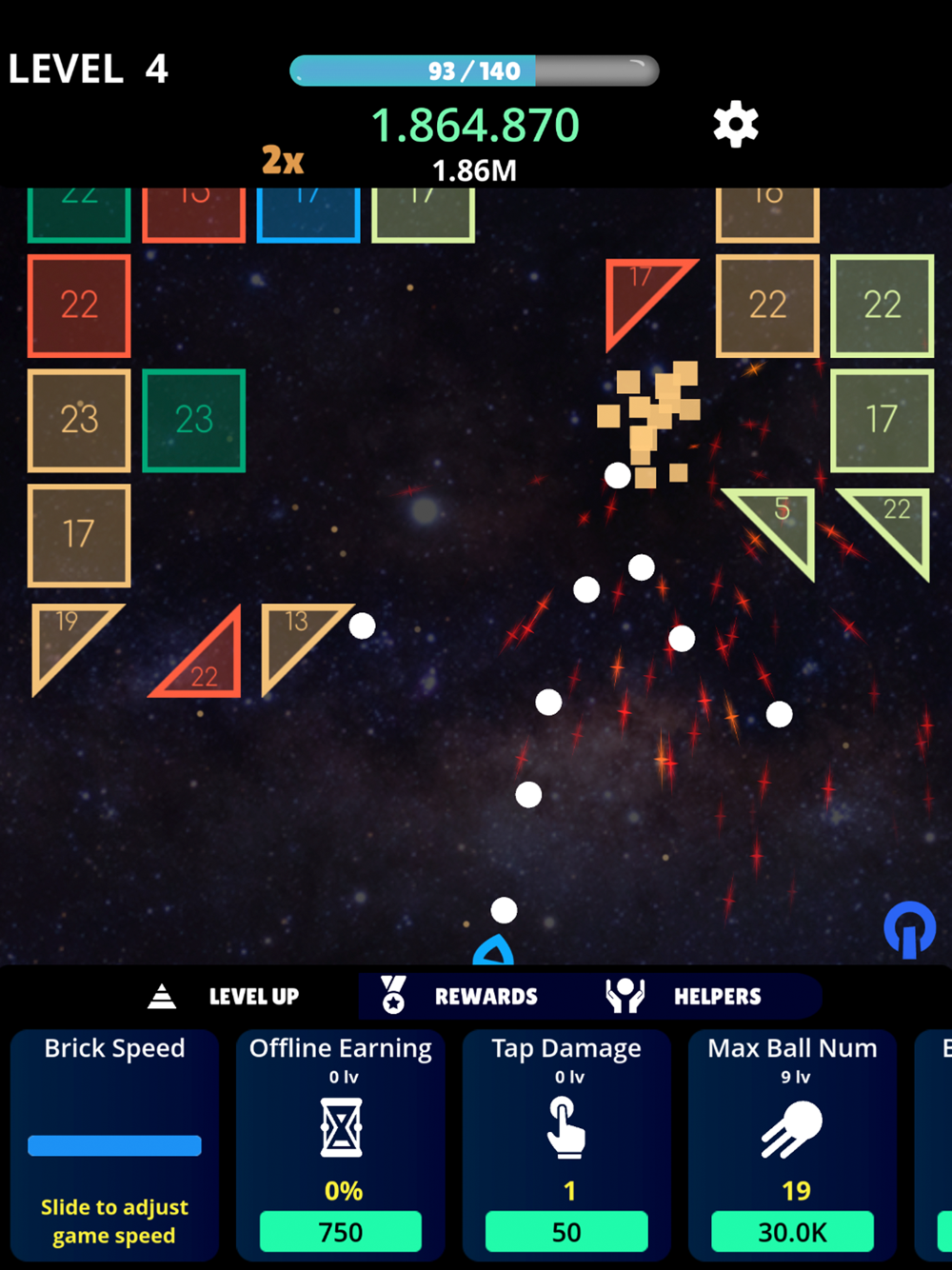Show the Helpers tab
The image size is (952, 1270).
[x=684, y=997]
